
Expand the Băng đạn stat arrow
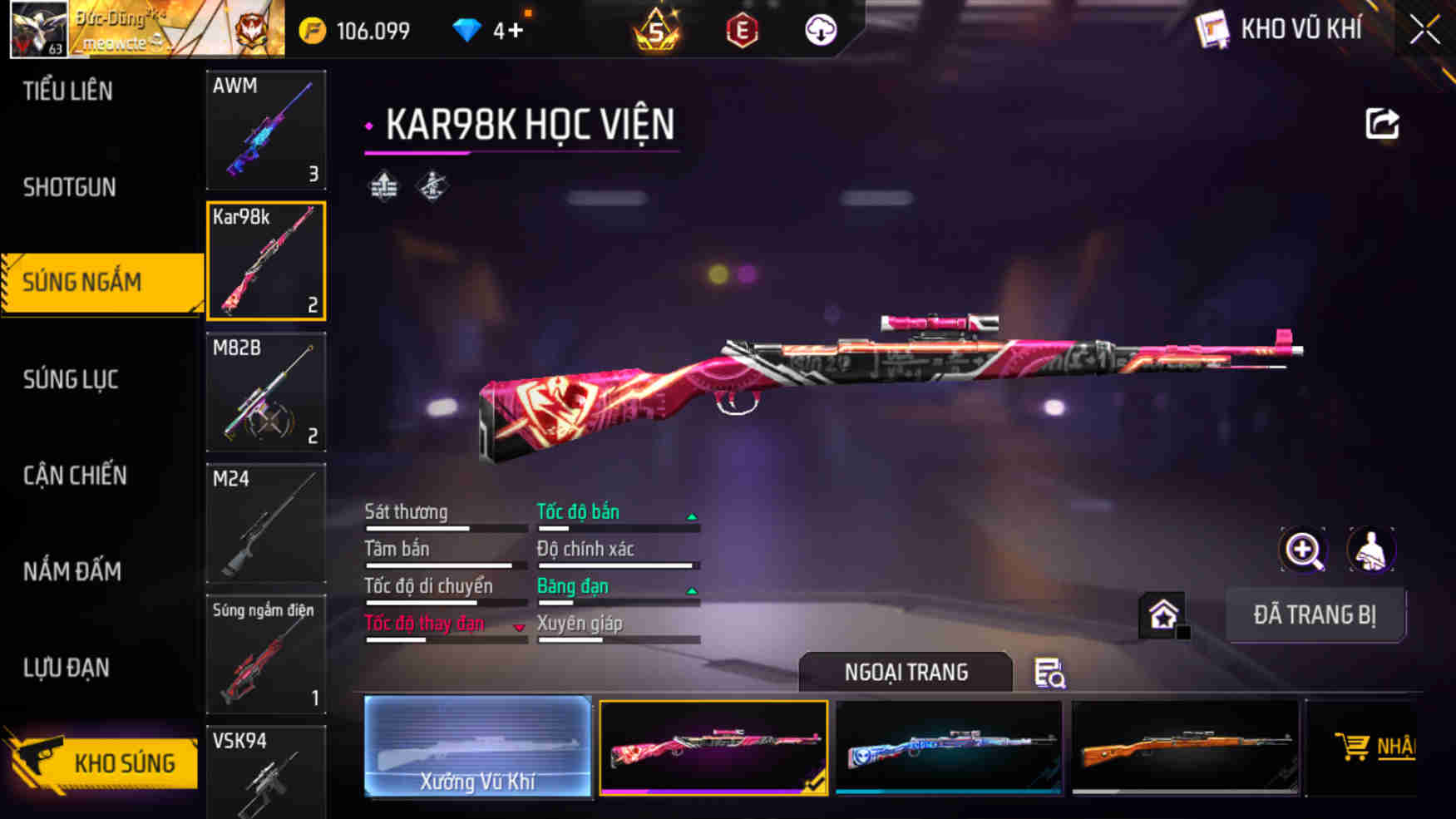click(x=691, y=590)
